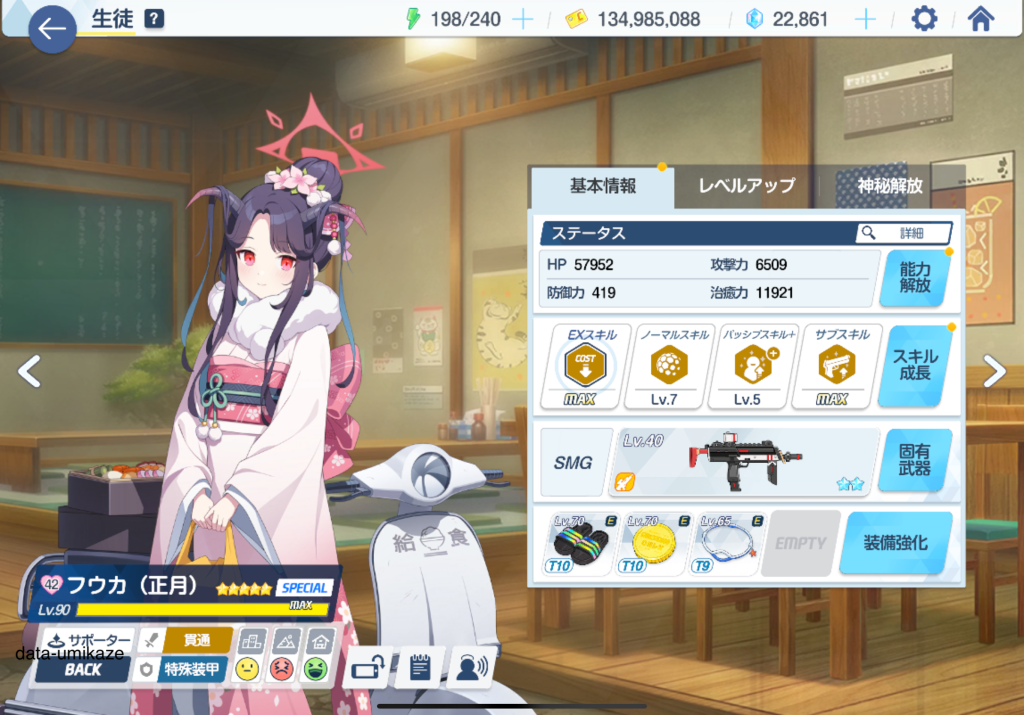Image resolution: width=1024 pixels, height=715 pixels.
Task: Open the 神秘解放 tab
Action: pos(890,186)
